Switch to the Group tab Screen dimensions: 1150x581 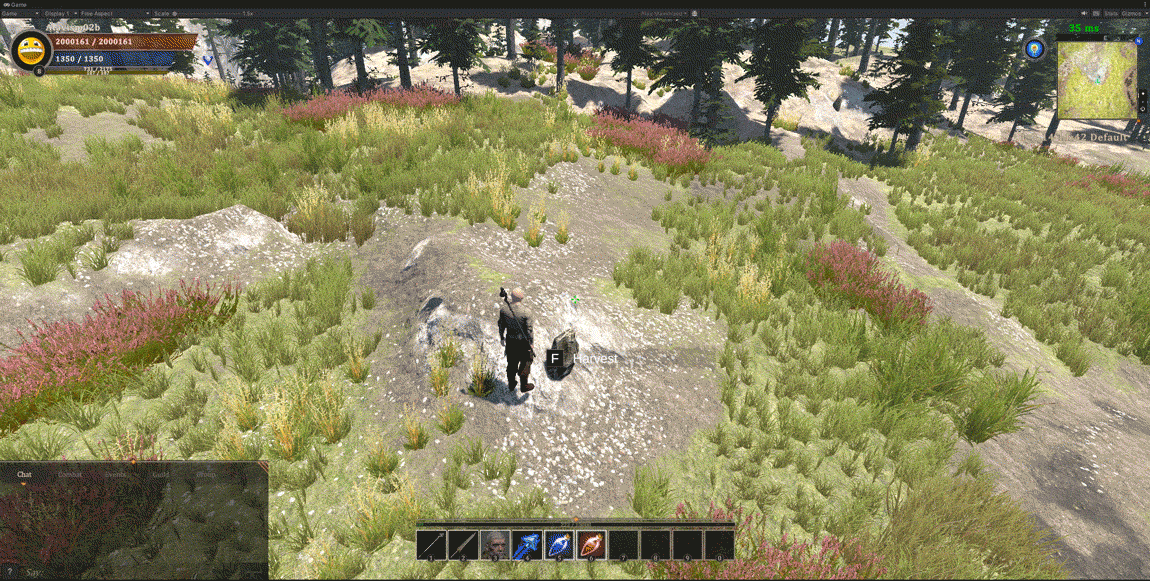pyautogui.click(x=206, y=475)
